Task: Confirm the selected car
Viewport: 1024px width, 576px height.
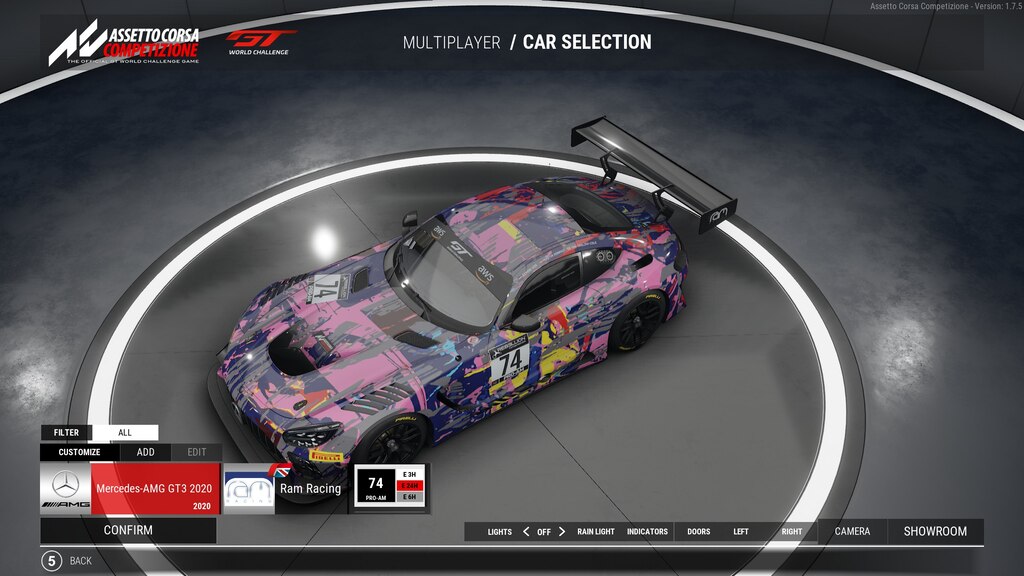Action: [x=128, y=530]
